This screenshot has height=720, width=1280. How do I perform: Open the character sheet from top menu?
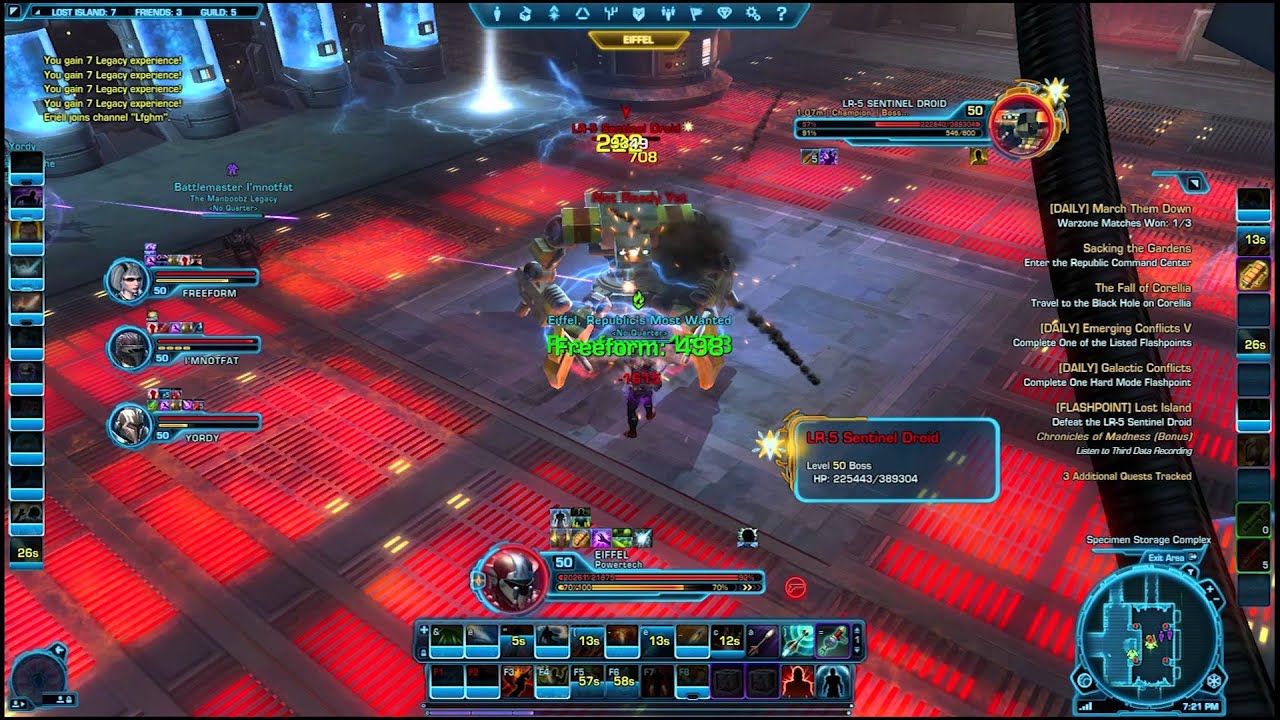tap(499, 14)
